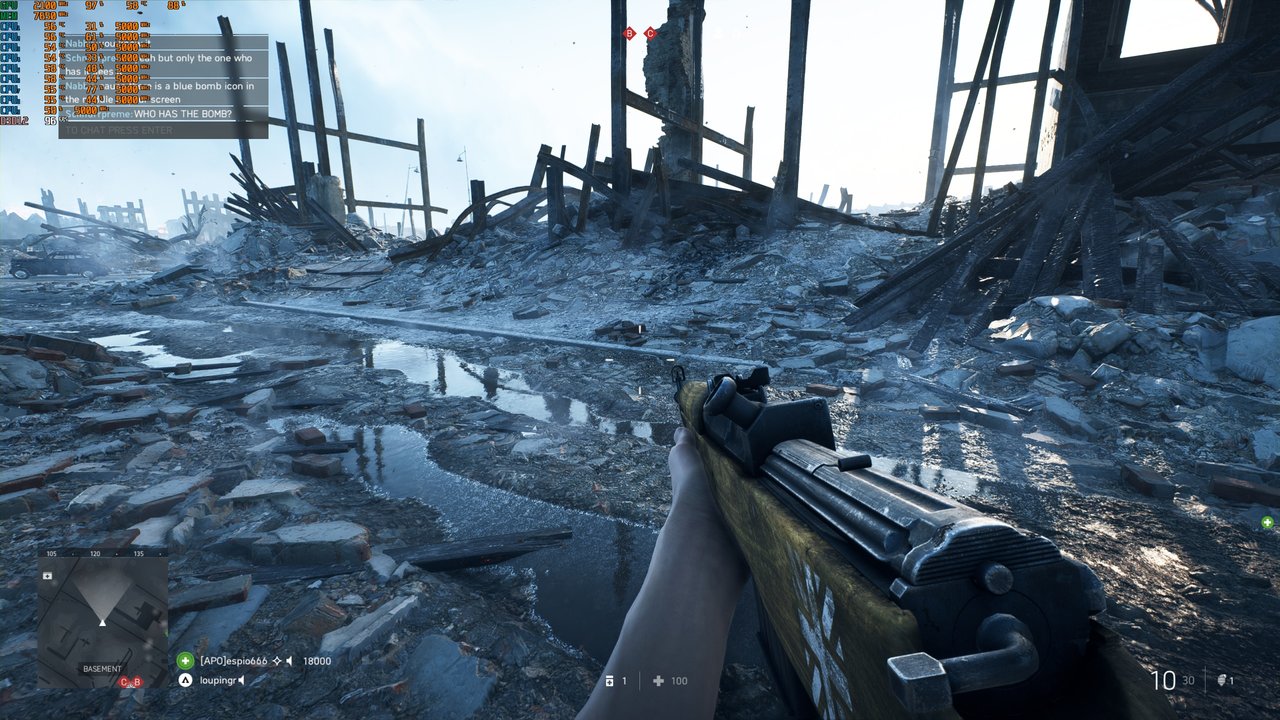The image size is (1280, 720).
Task: Select objective B marker at top
Action: tap(629, 34)
